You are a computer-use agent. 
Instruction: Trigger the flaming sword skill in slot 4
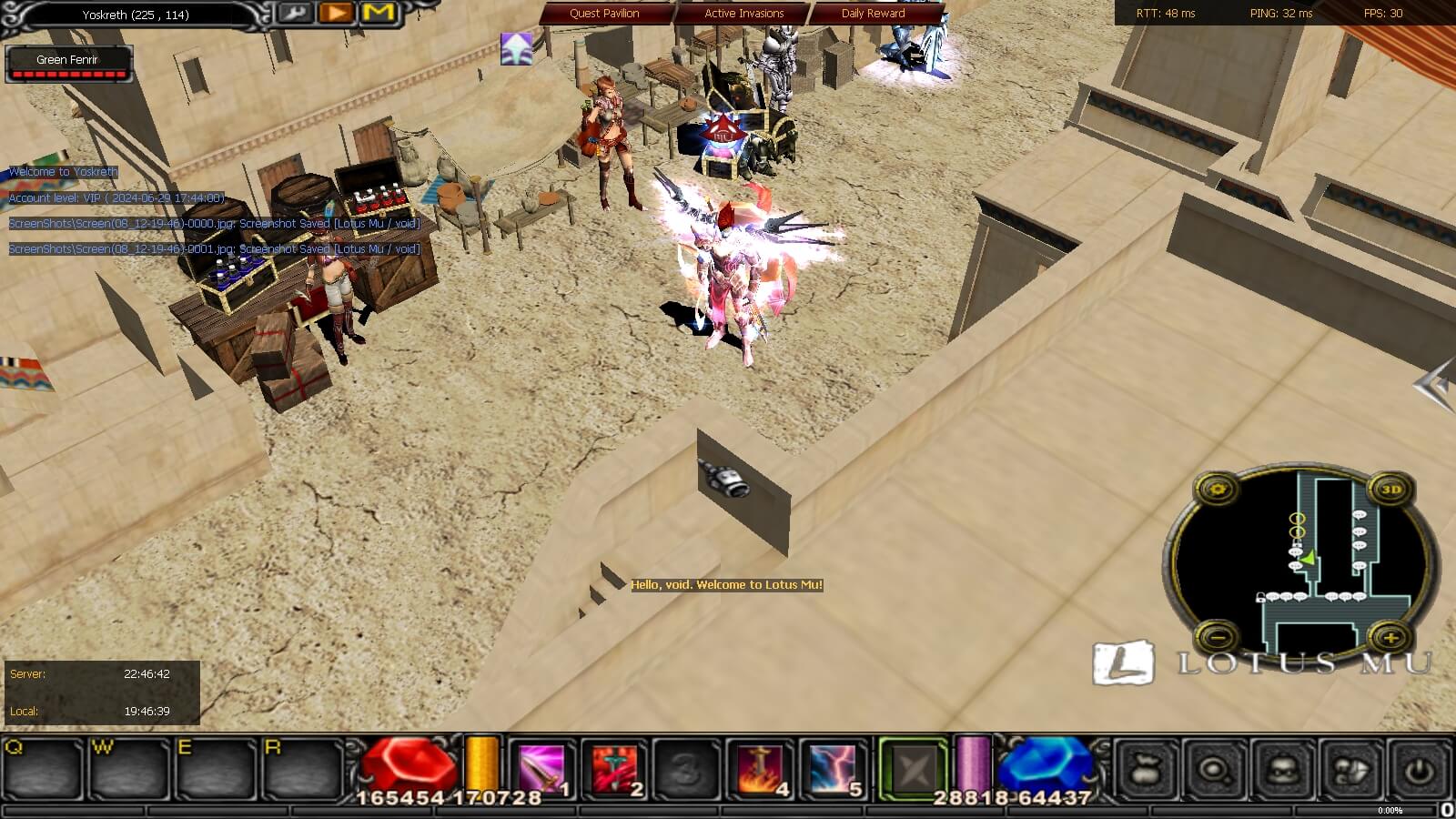[x=760, y=770]
